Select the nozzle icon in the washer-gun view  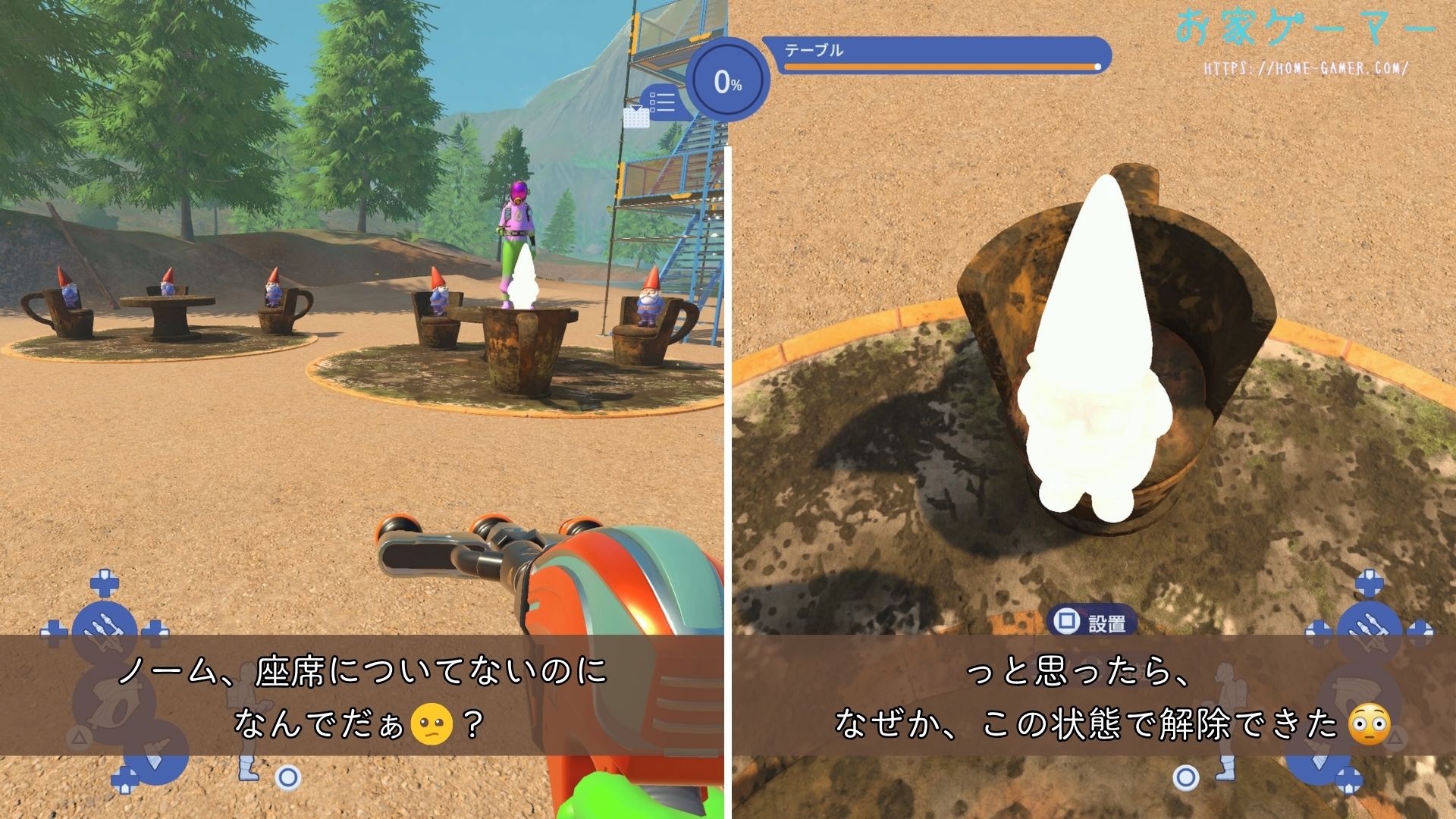(x=104, y=628)
